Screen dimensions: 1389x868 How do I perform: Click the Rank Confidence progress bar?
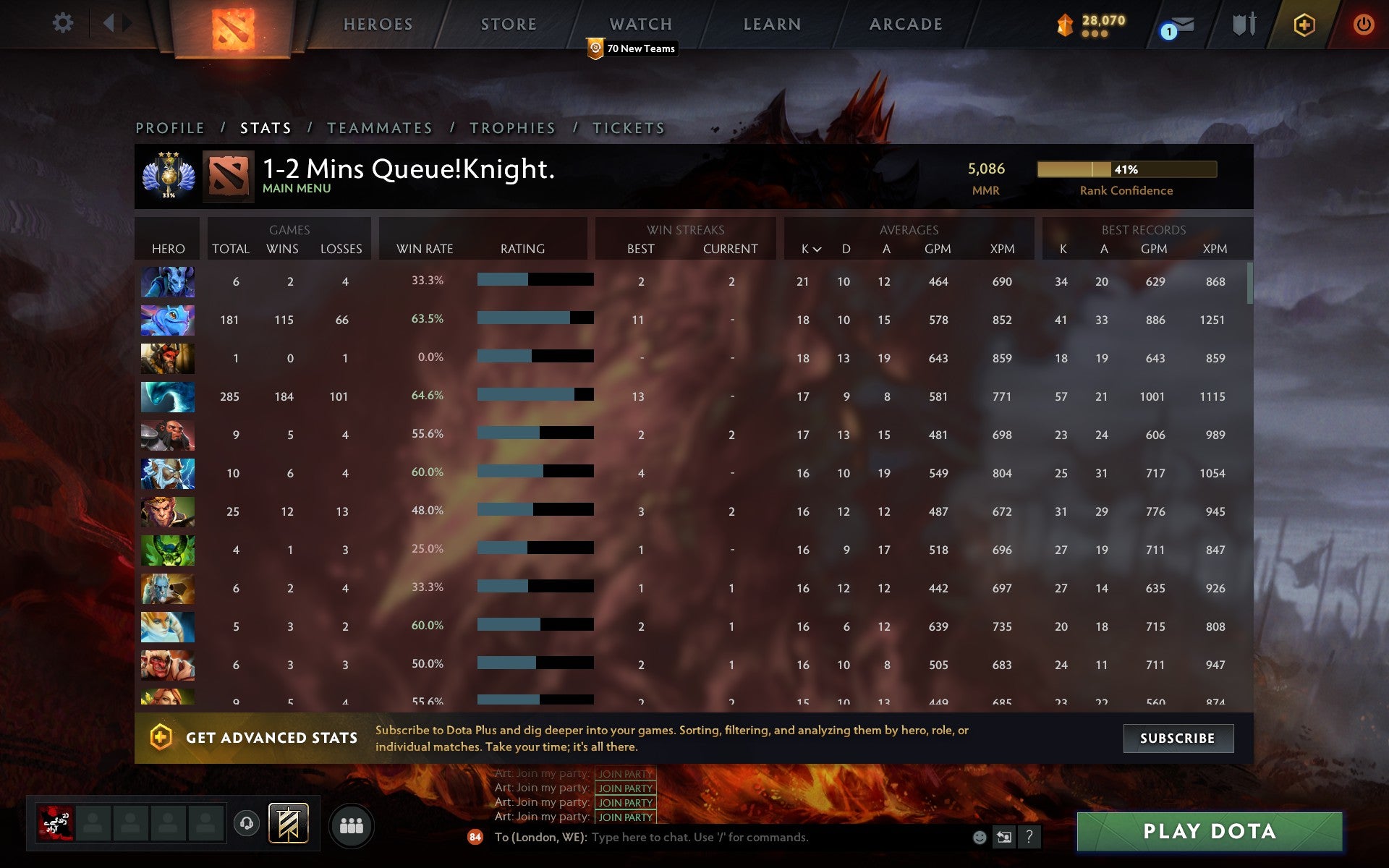(1127, 170)
